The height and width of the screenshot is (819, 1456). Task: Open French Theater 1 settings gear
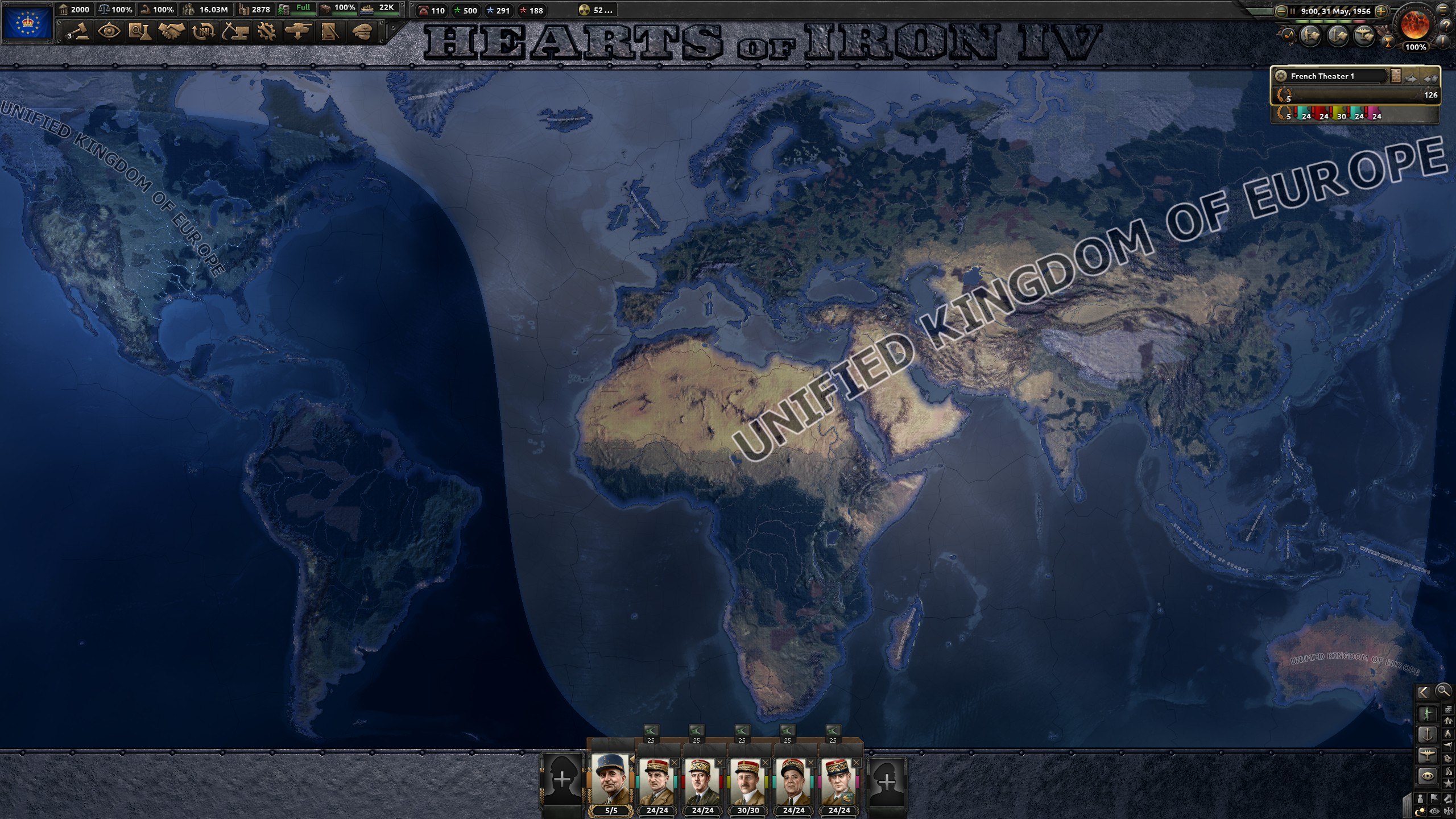[1281, 76]
